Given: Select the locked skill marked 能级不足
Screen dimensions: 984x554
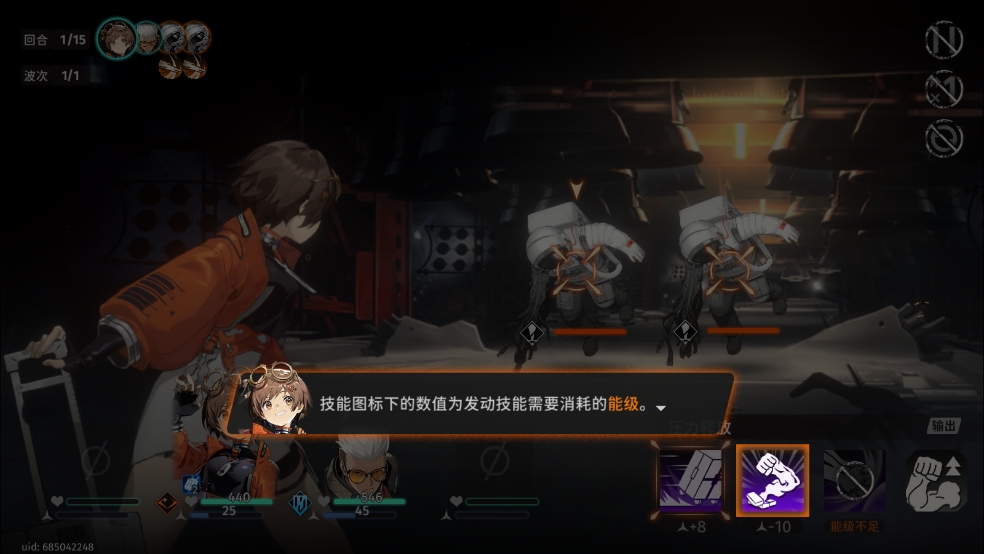Looking at the screenshot, I should (x=853, y=481).
